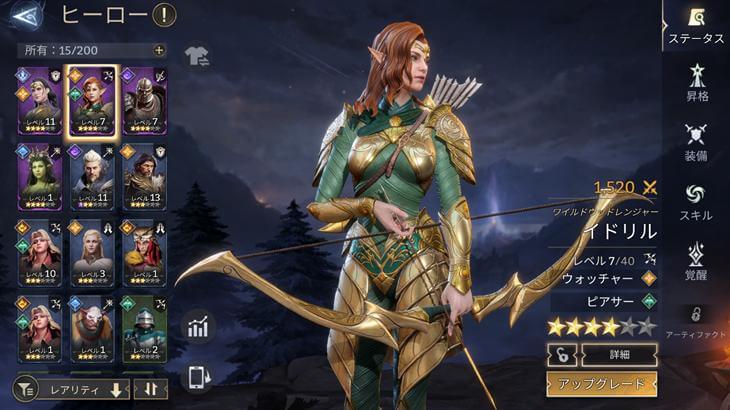Open the costume shirt icon
This screenshot has height=410, width=730.
pos(197,56)
